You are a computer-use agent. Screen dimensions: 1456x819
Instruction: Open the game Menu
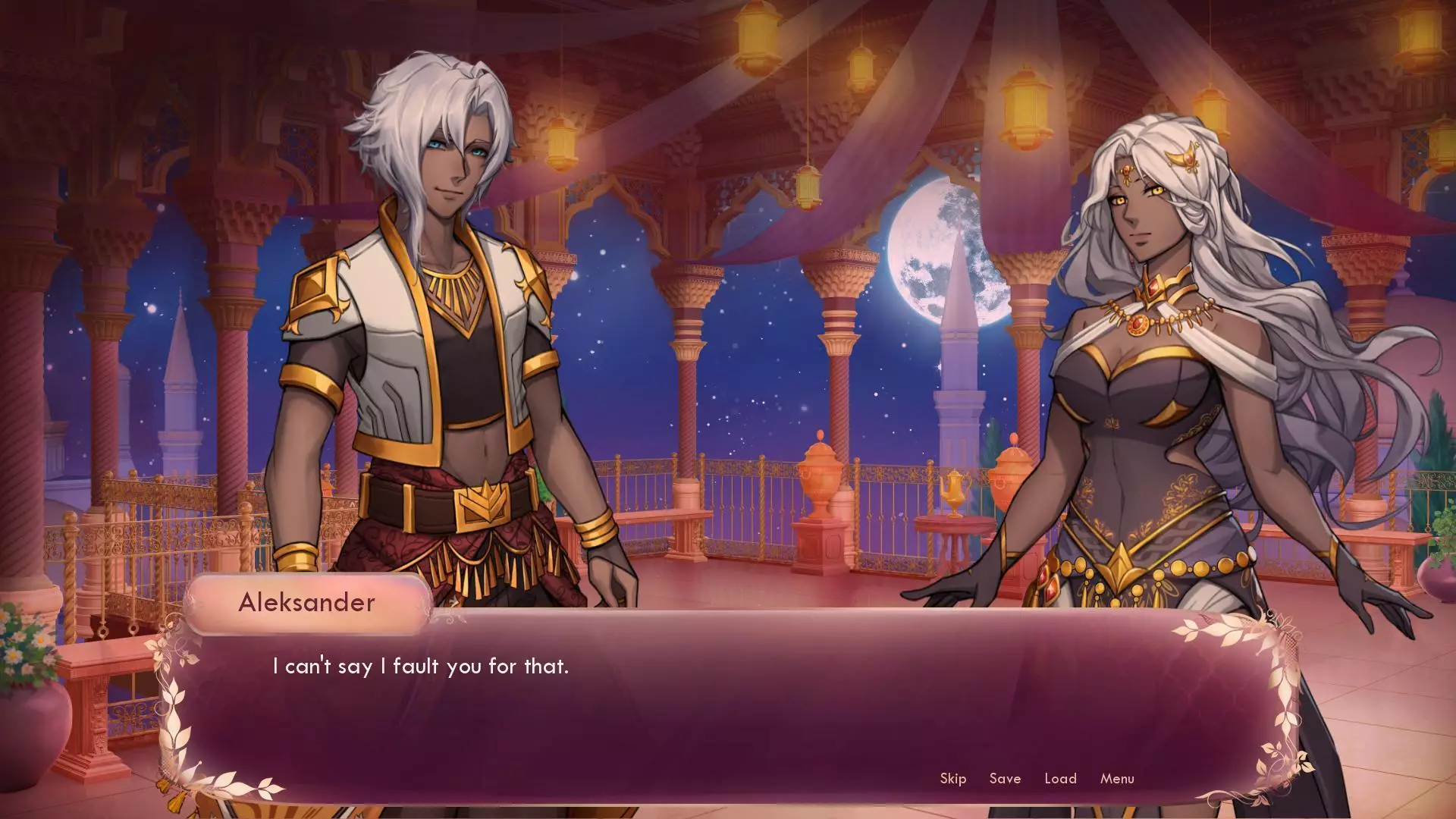tap(1117, 778)
